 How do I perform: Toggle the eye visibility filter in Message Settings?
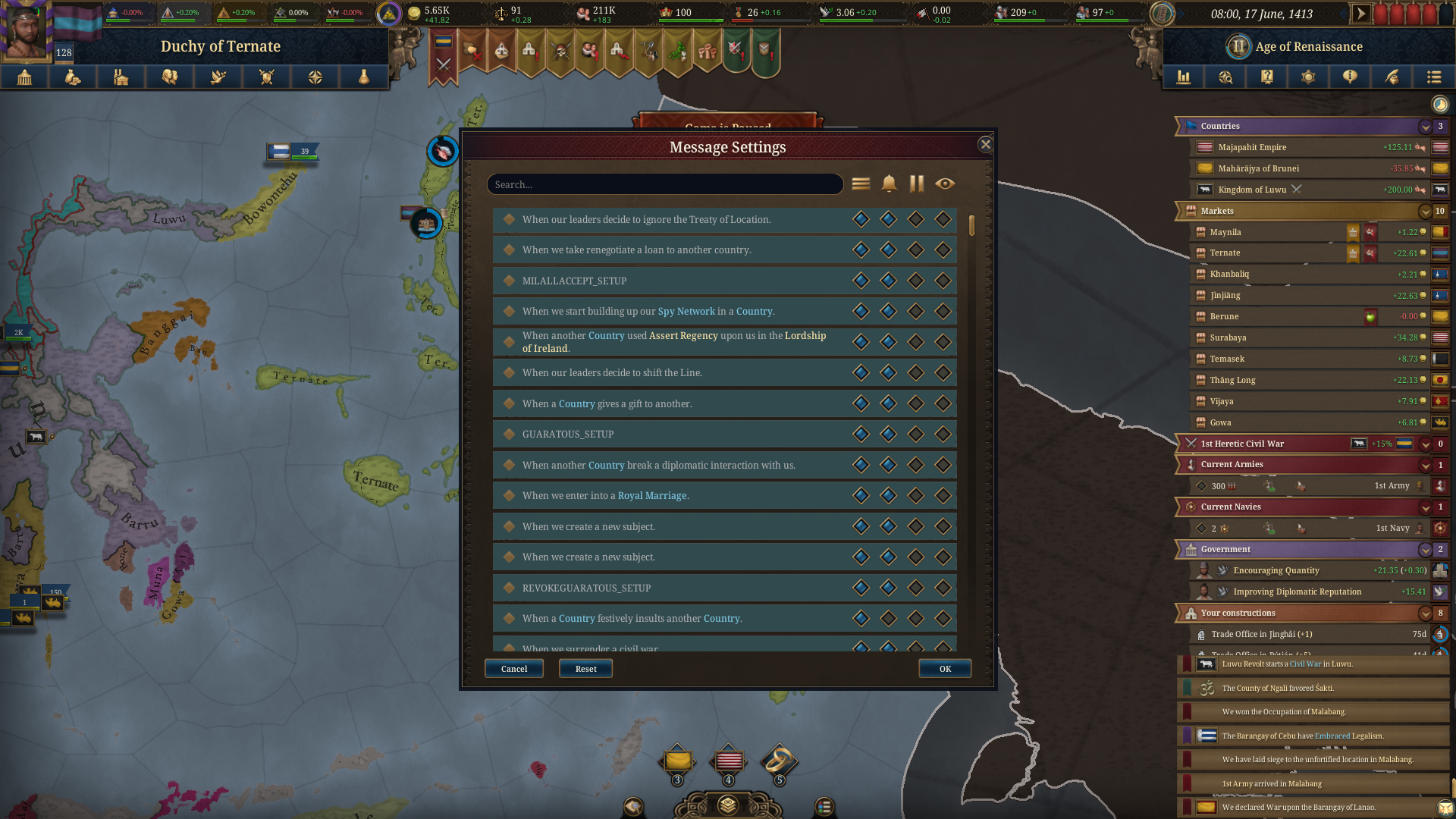[x=944, y=184]
